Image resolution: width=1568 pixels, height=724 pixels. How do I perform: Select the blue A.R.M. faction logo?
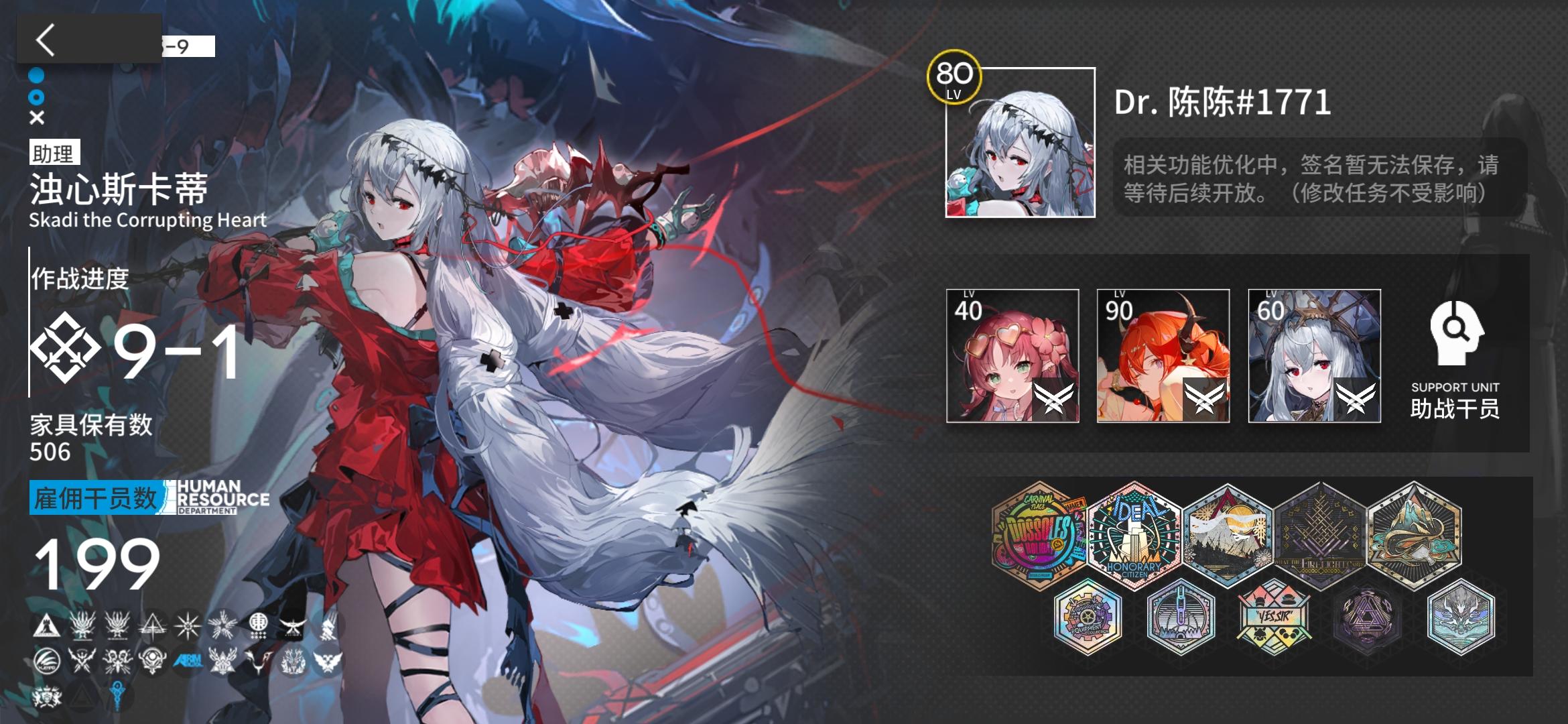click(188, 661)
